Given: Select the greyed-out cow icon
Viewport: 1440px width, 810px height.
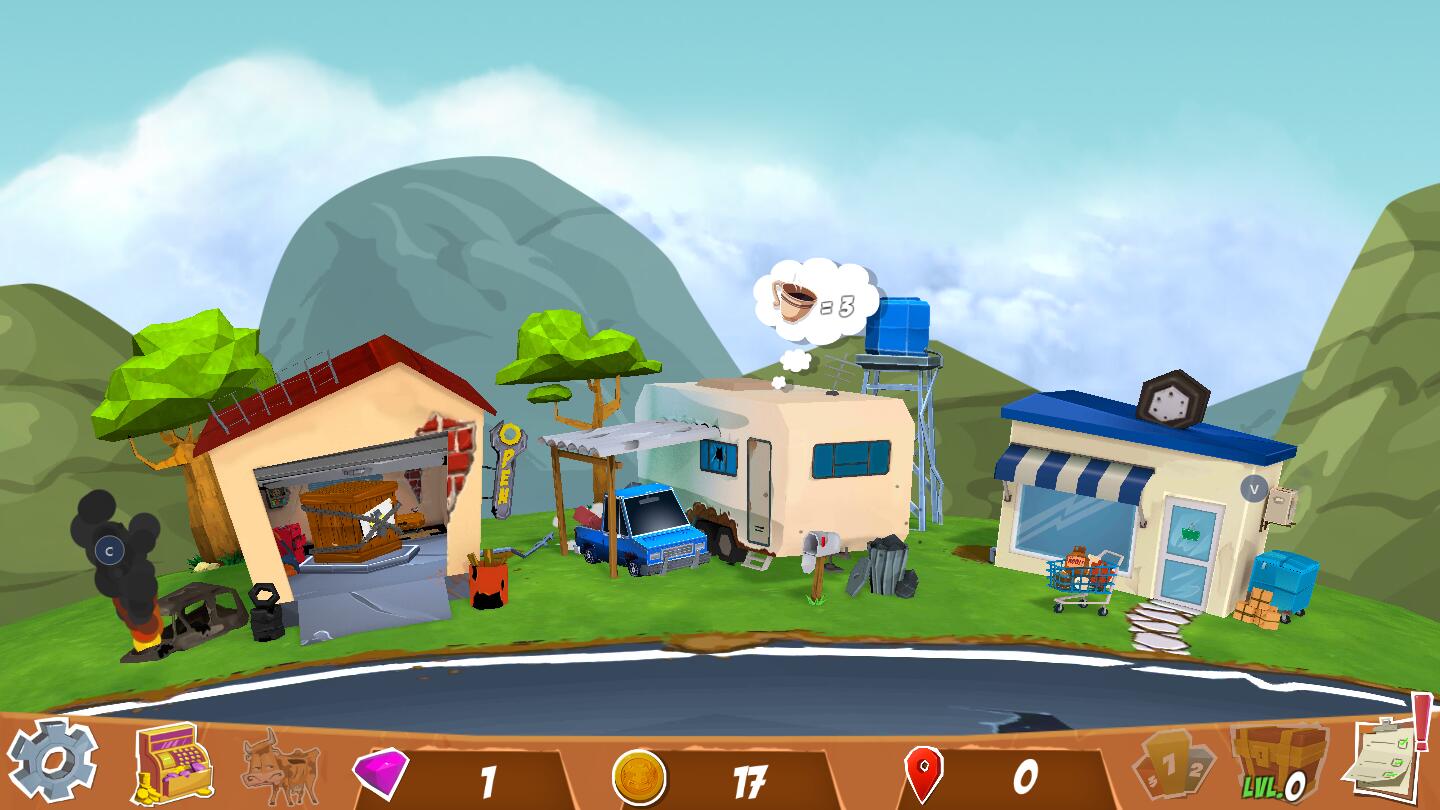Looking at the screenshot, I should pos(281,766).
